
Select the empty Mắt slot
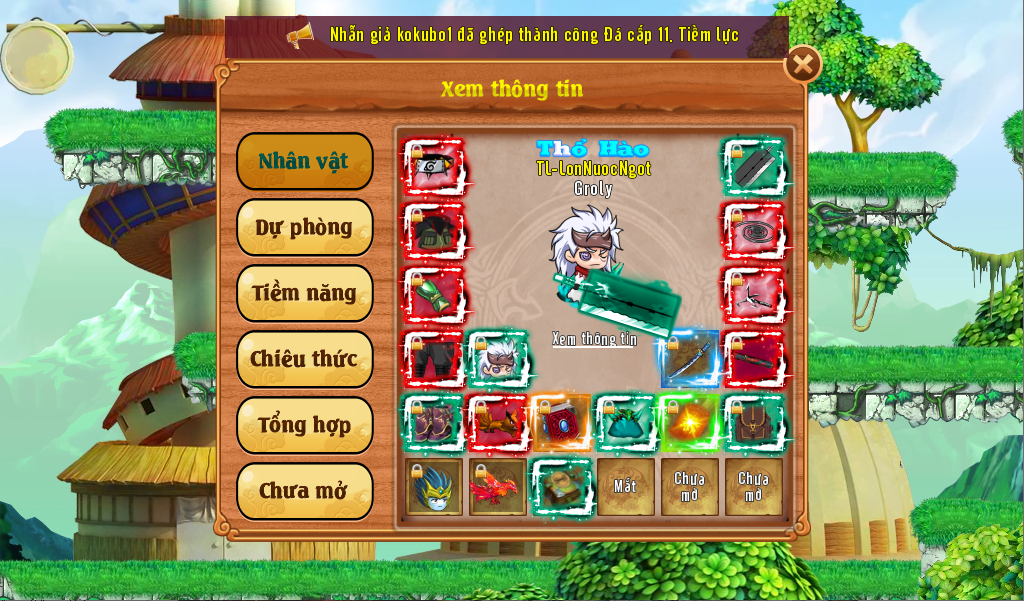pyautogui.click(x=626, y=487)
